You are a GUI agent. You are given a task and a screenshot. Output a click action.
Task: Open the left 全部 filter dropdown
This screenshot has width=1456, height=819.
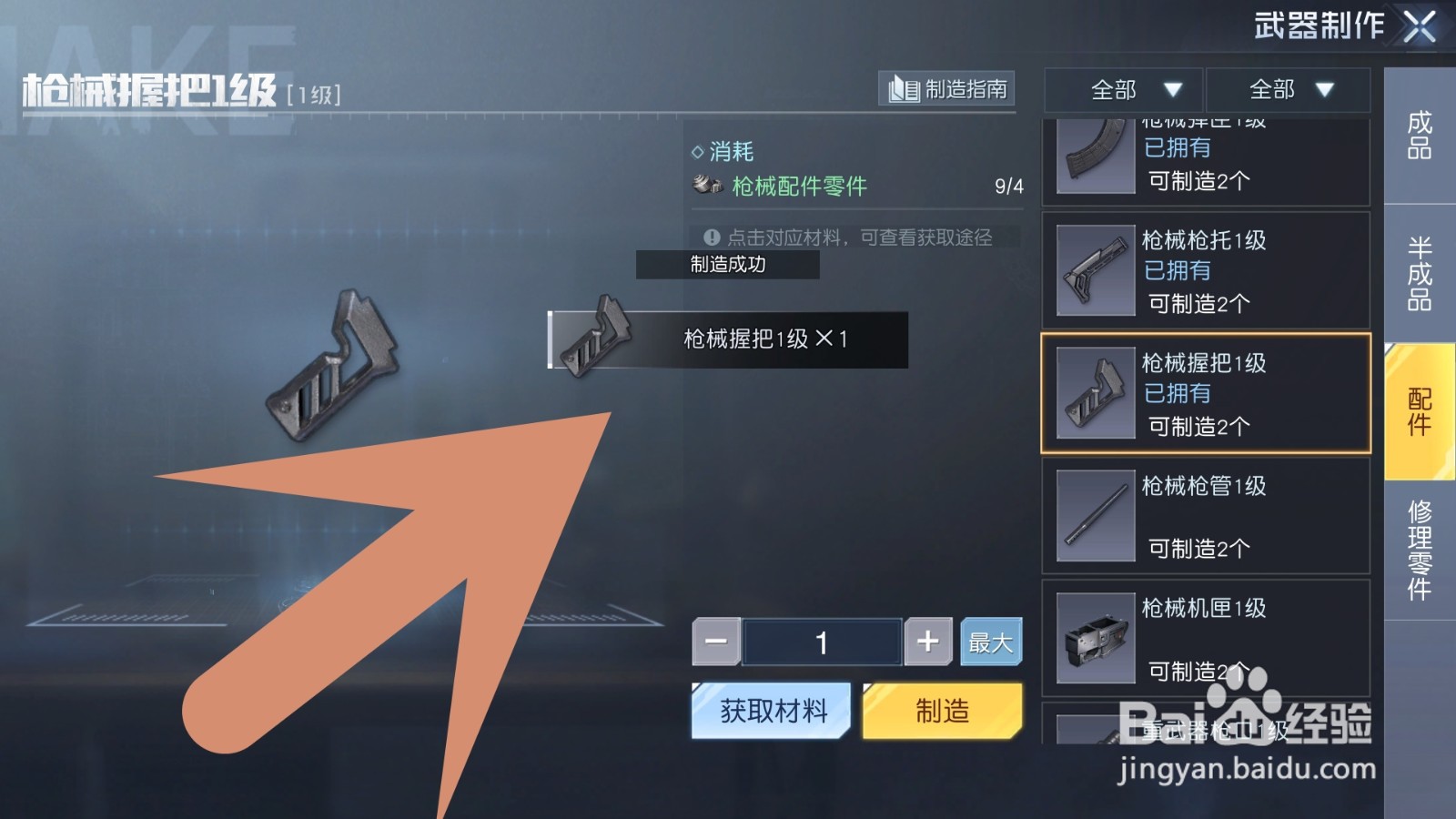click(1124, 90)
